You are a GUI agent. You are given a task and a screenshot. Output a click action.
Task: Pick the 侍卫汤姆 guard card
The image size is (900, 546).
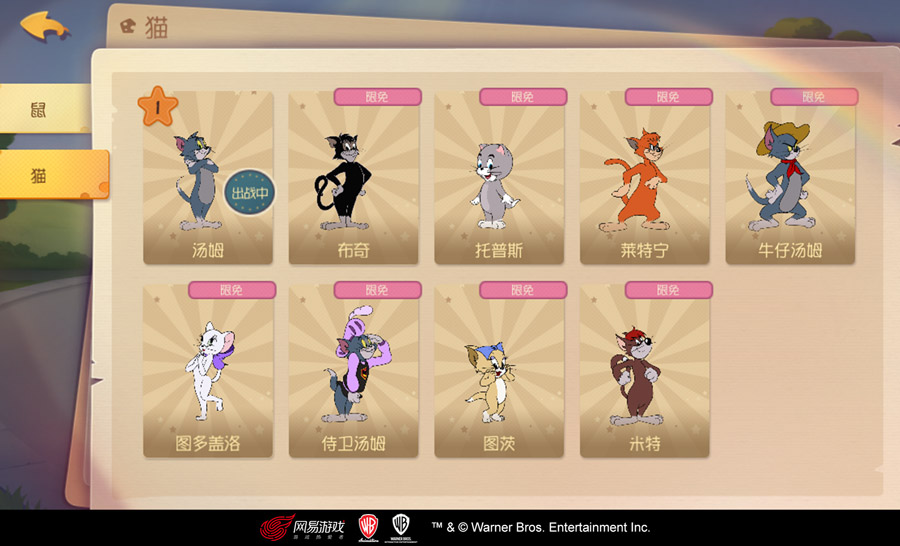[x=353, y=372]
